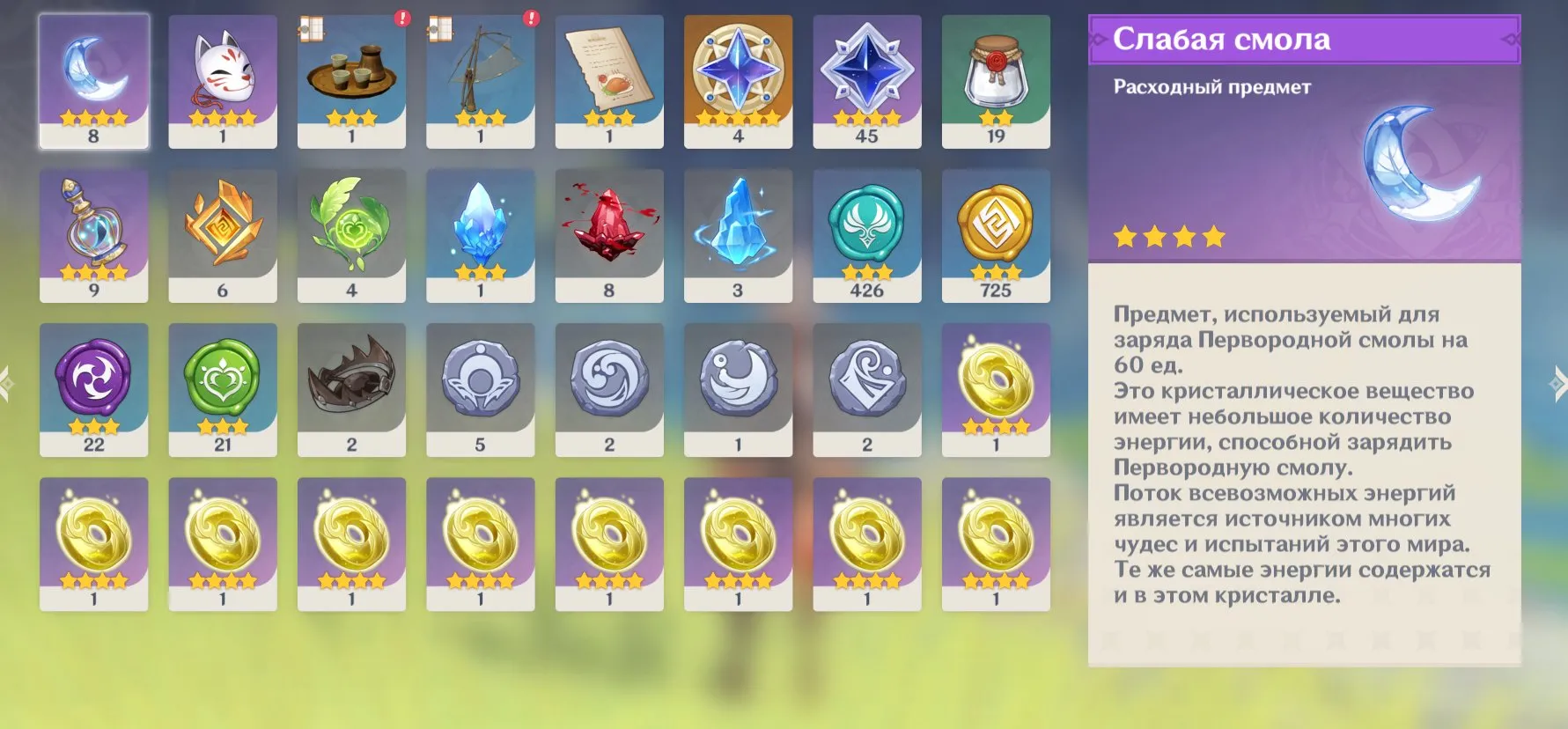Image resolution: width=1568 pixels, height=729 pixels.
Task: Select the purple Electro sigil with 22
Action: [x=93, y=389]
